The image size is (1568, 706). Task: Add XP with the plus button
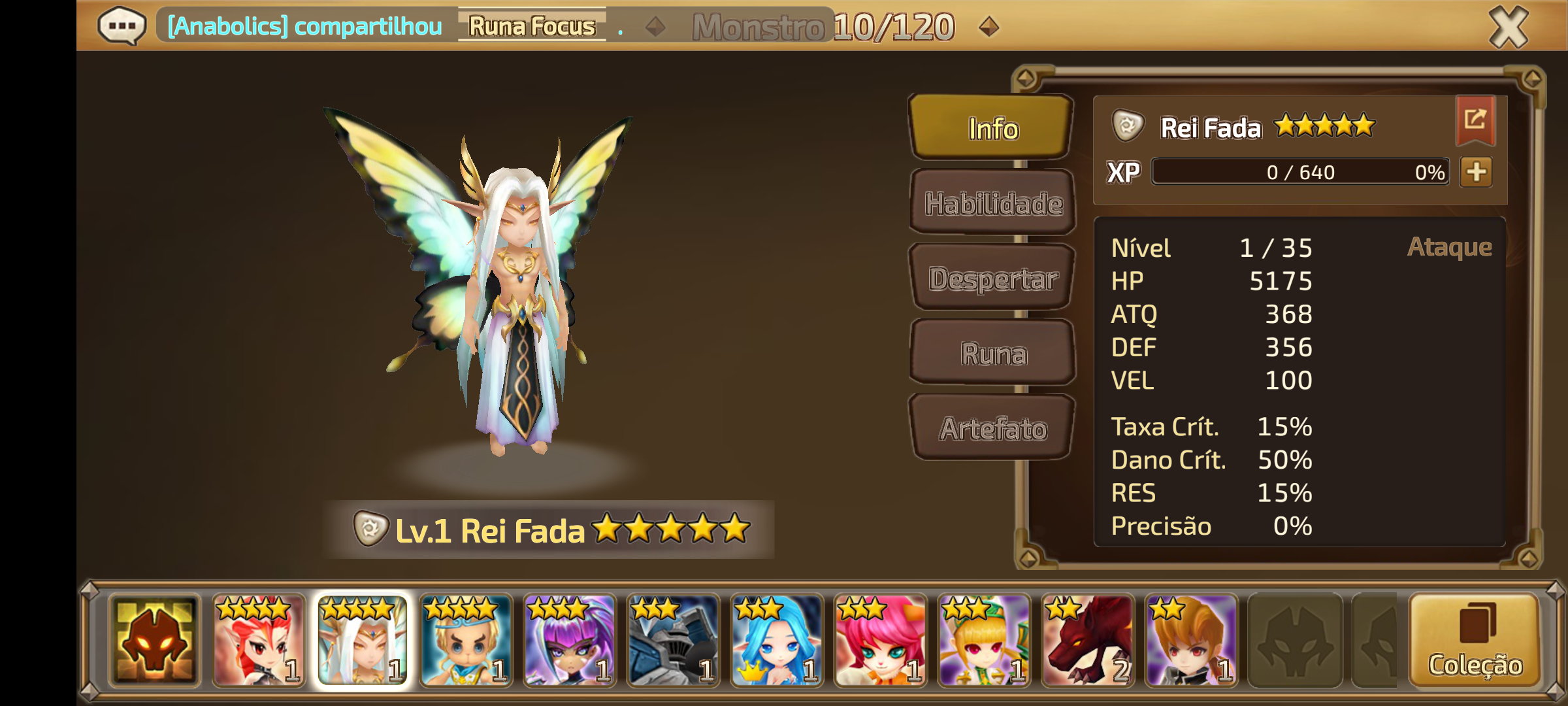(1476, 172)
